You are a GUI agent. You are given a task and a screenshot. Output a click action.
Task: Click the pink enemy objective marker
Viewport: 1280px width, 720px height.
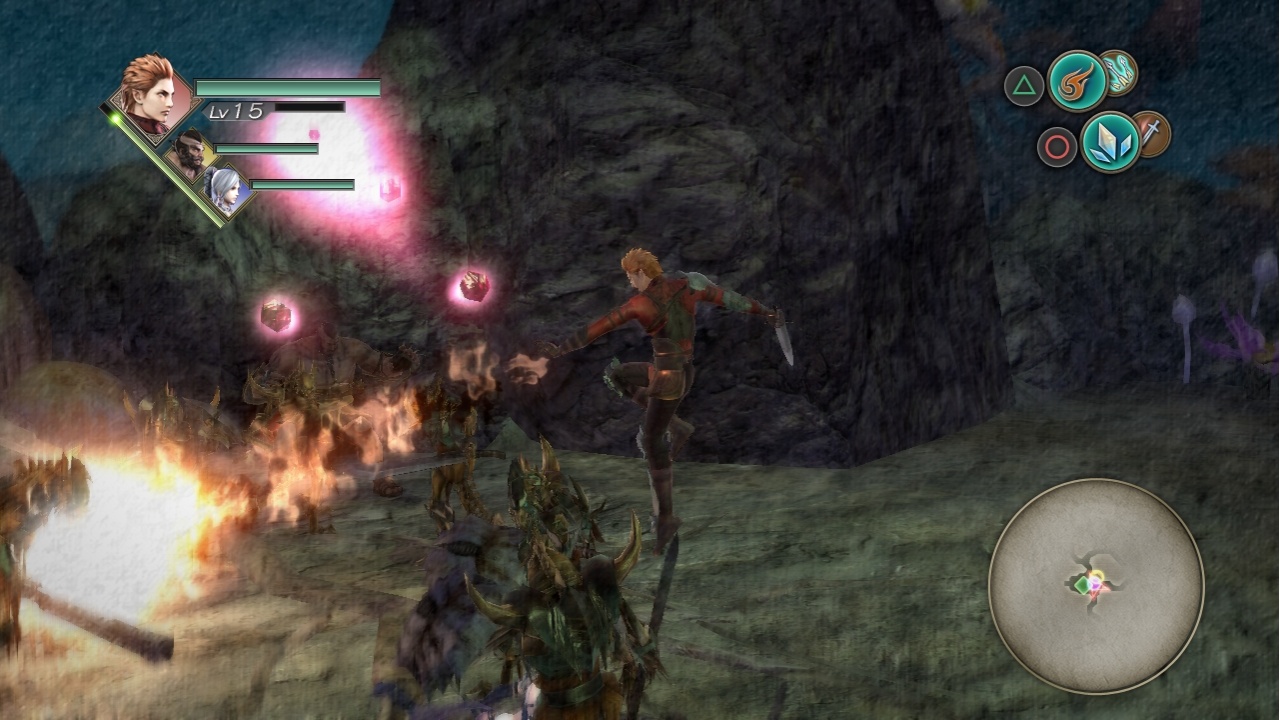click(388, 186)
